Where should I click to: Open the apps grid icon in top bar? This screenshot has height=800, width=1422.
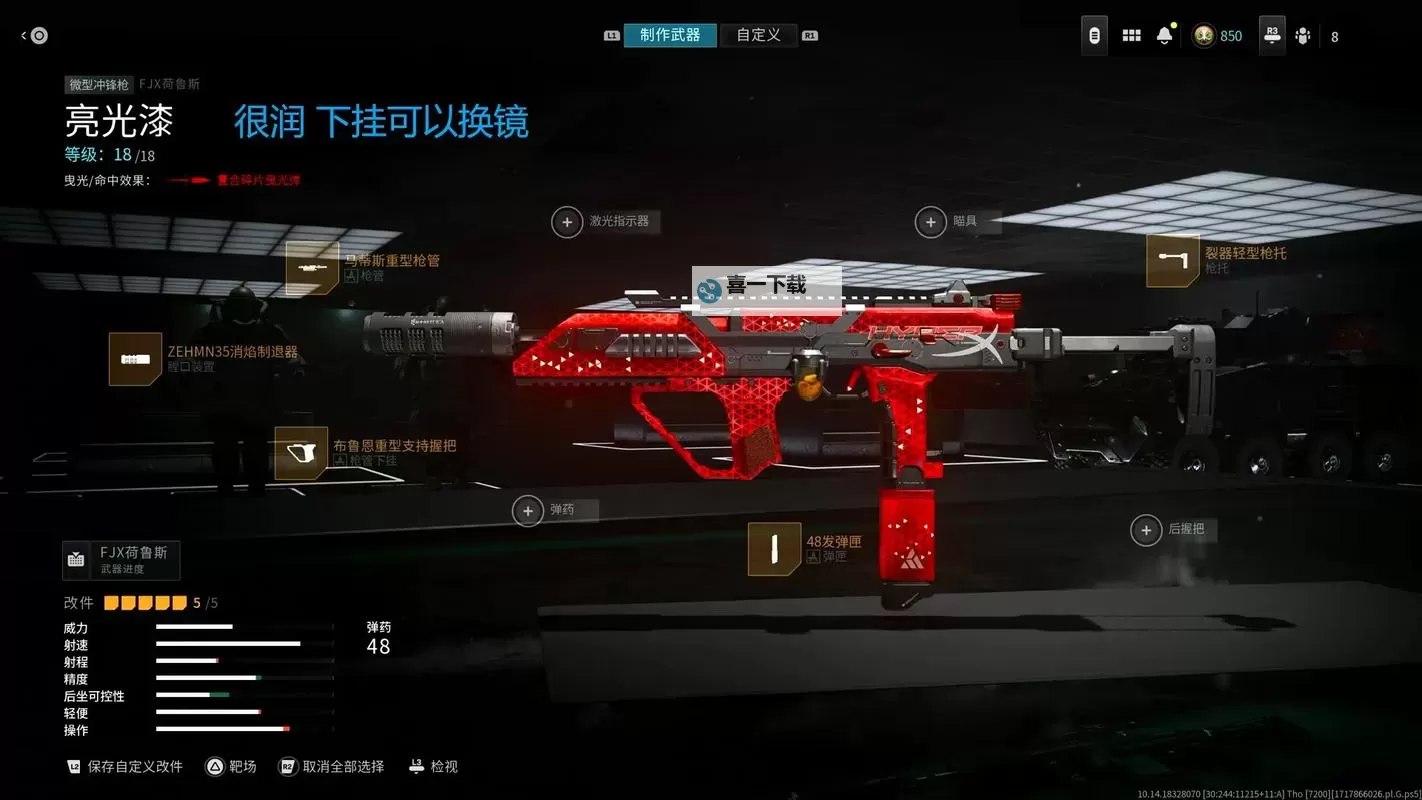(1131, 34)
